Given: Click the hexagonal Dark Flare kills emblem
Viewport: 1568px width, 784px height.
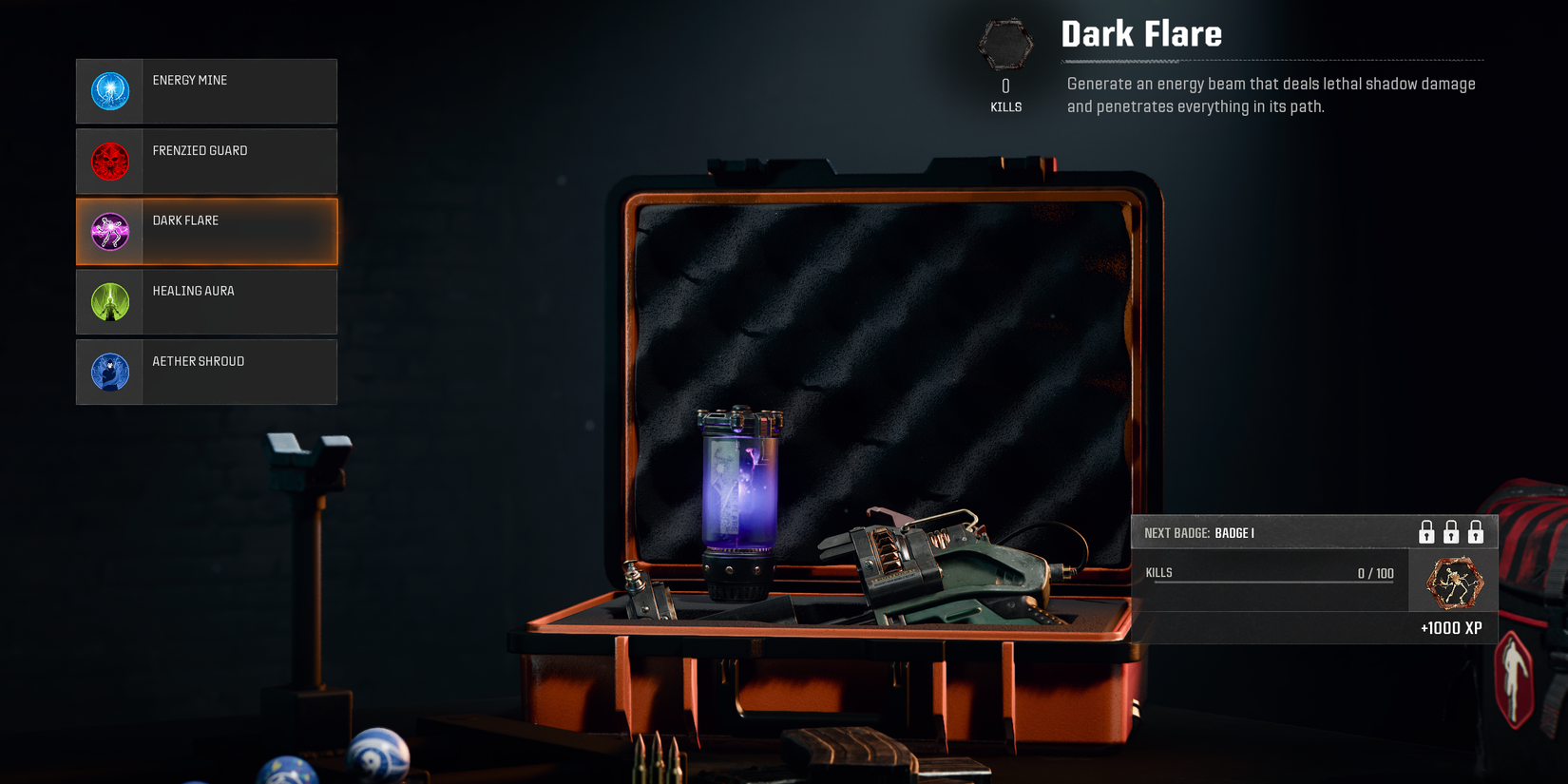Looking at the screenshot, I should tap(1004, 42).
